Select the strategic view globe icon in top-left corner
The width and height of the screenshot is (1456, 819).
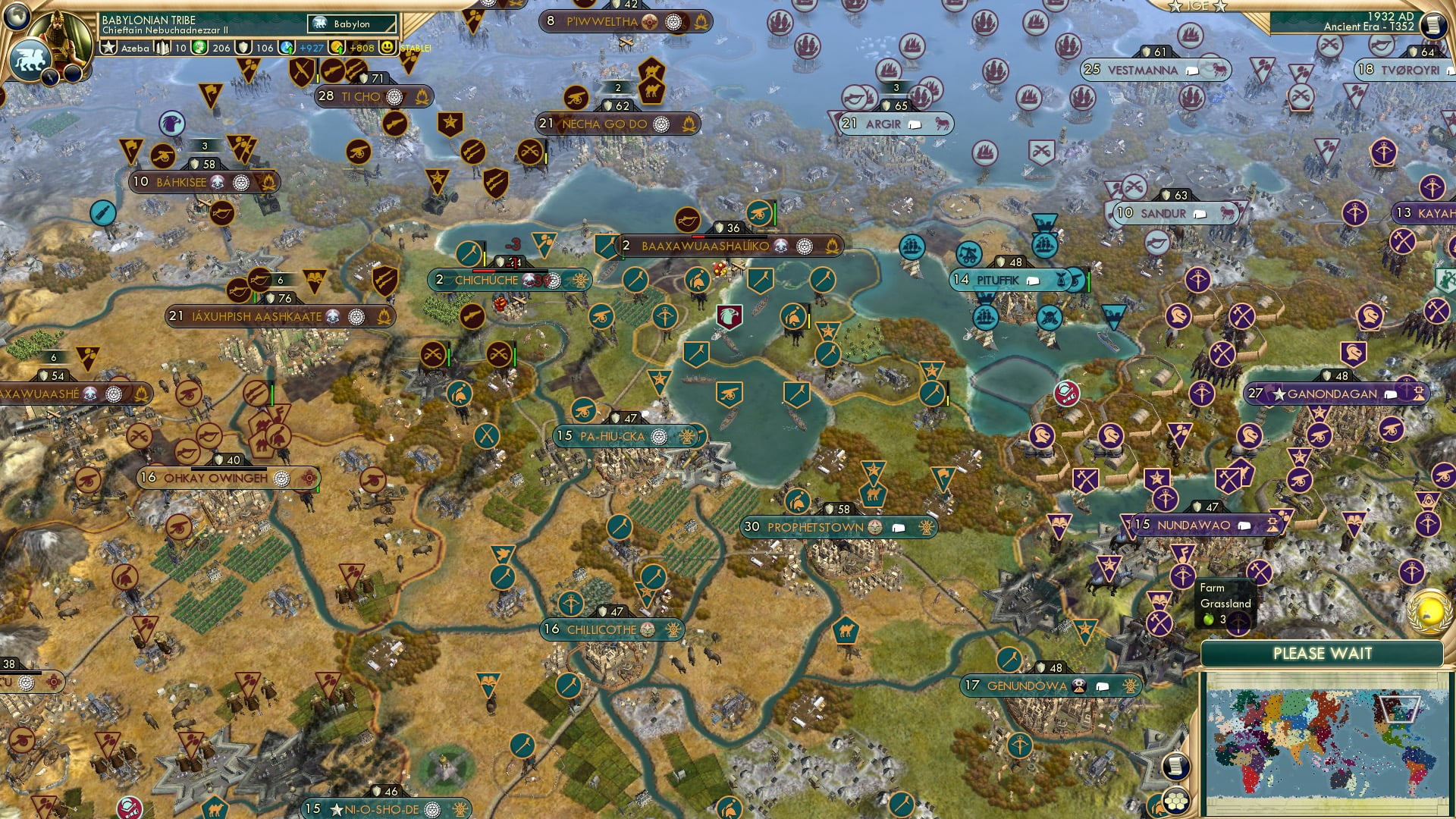(x=15, y=17)
